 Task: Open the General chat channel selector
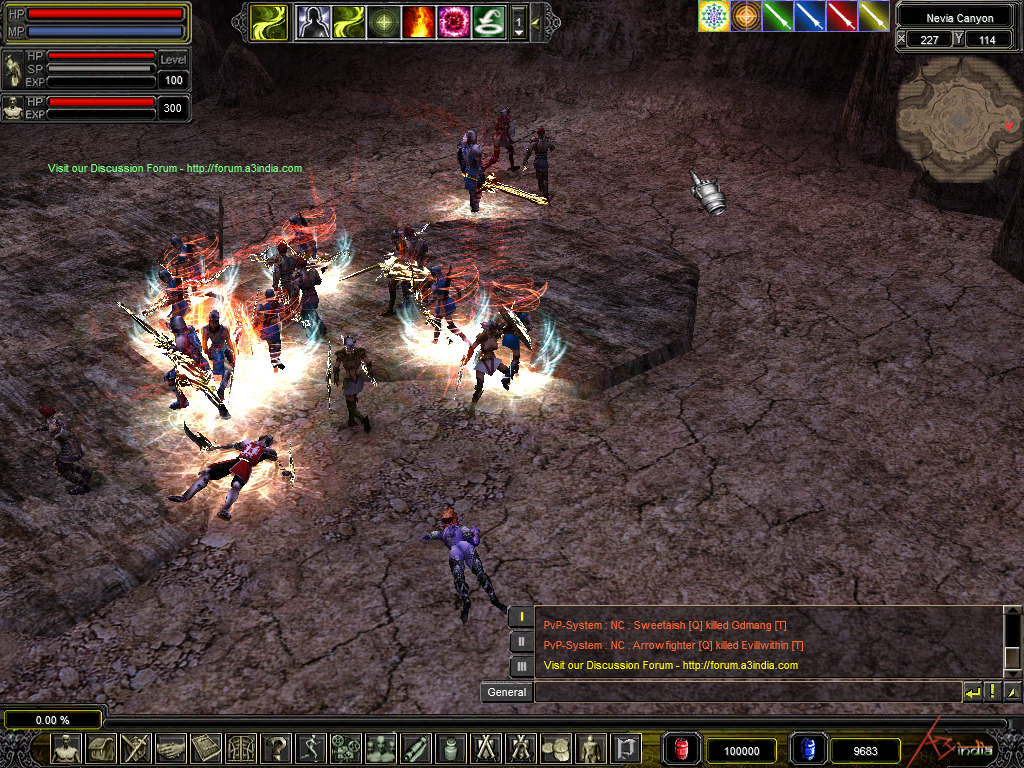tap(506, 692)
